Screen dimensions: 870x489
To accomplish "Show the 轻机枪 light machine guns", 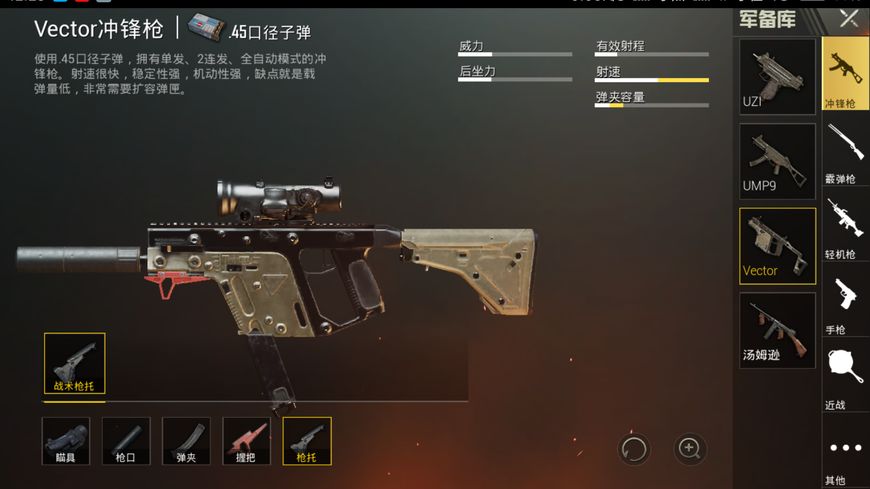I will [x=845, y=226].
